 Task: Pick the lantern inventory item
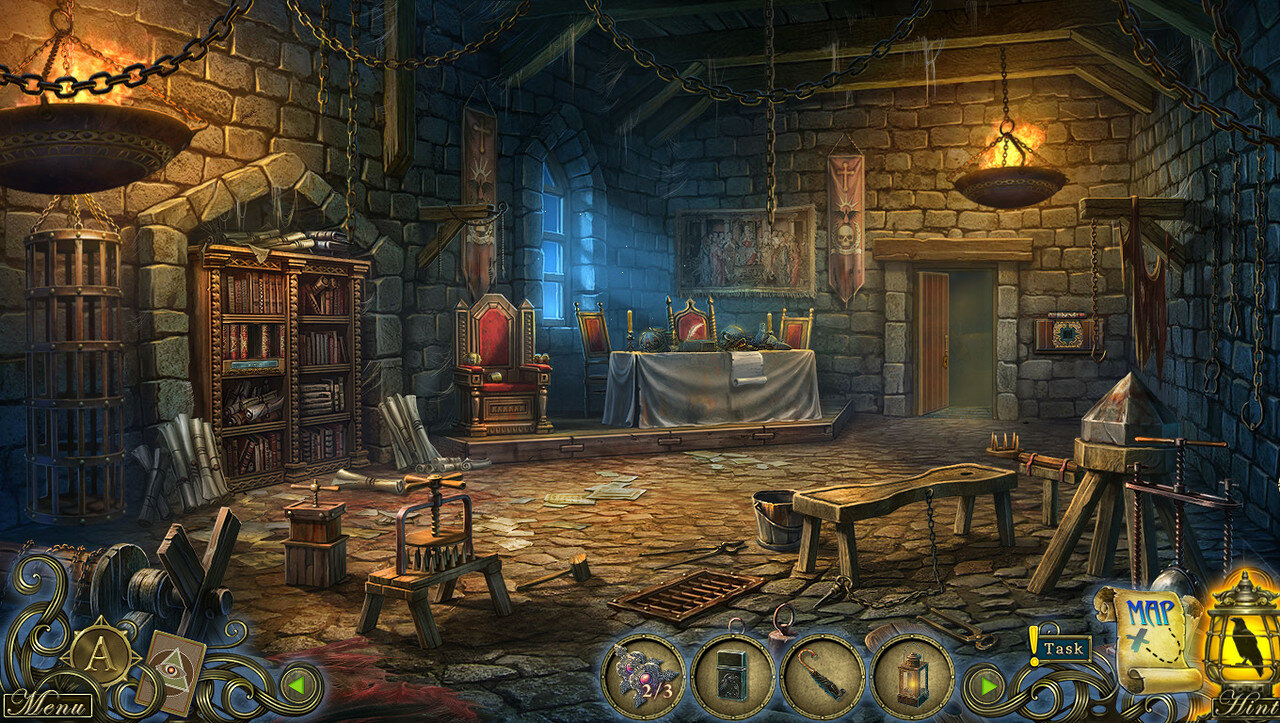911,677
